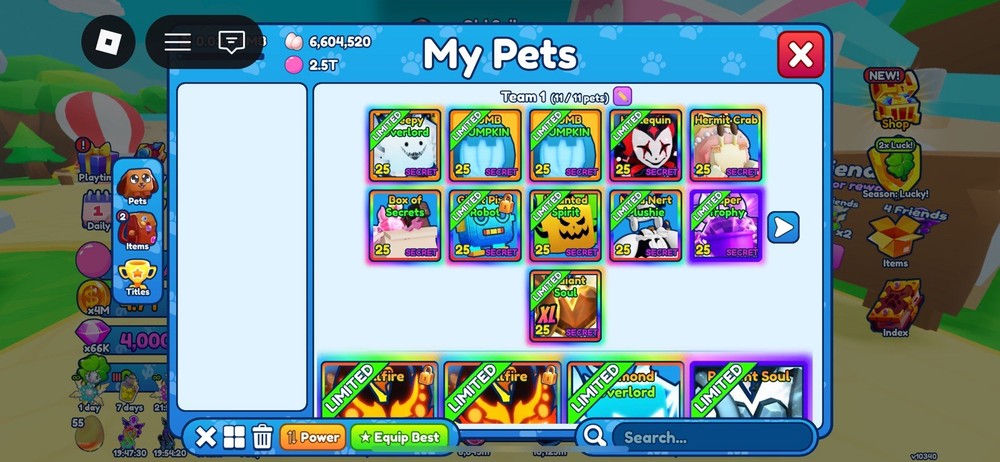Go to the next team with the arrow

[782, 227]
